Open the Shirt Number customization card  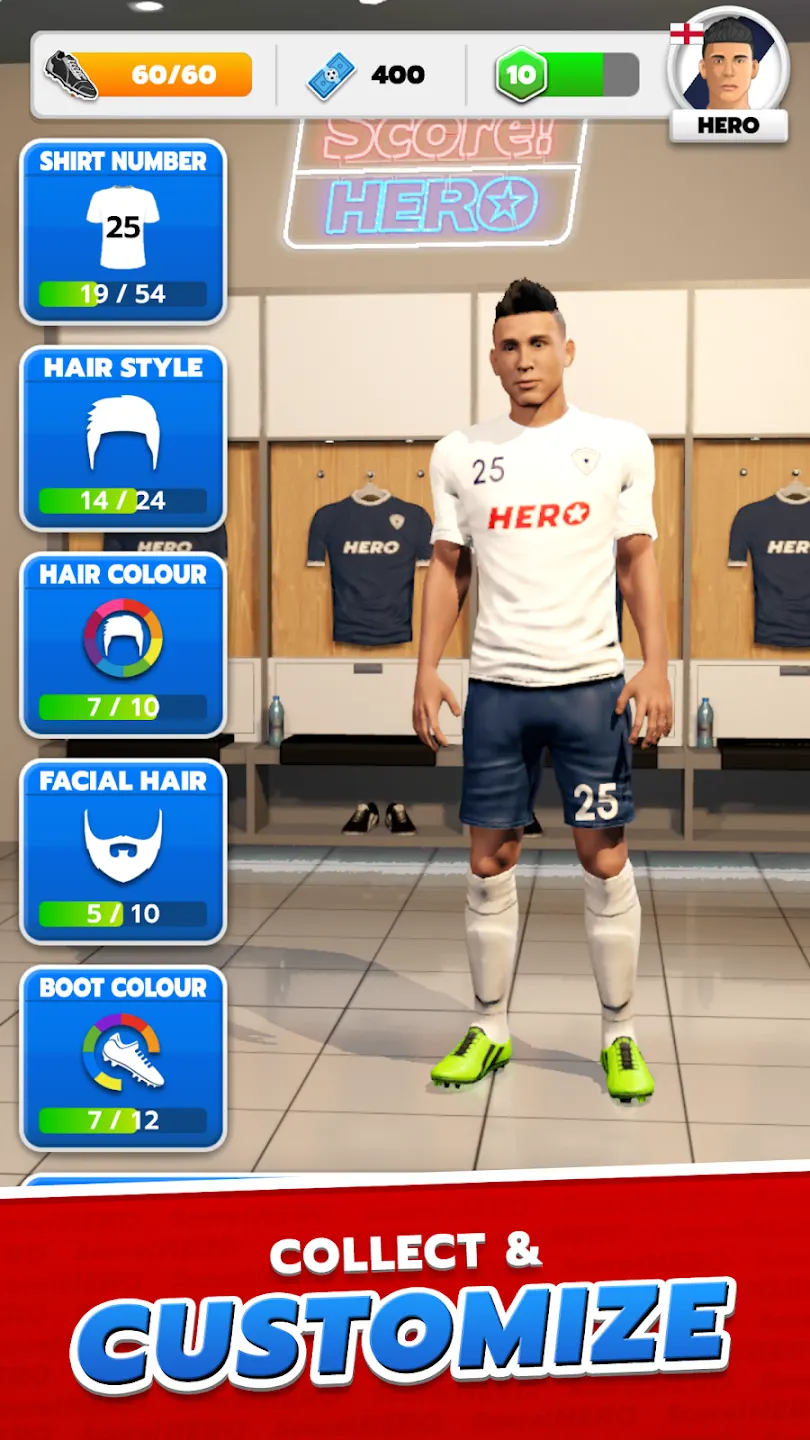[123, 232]
